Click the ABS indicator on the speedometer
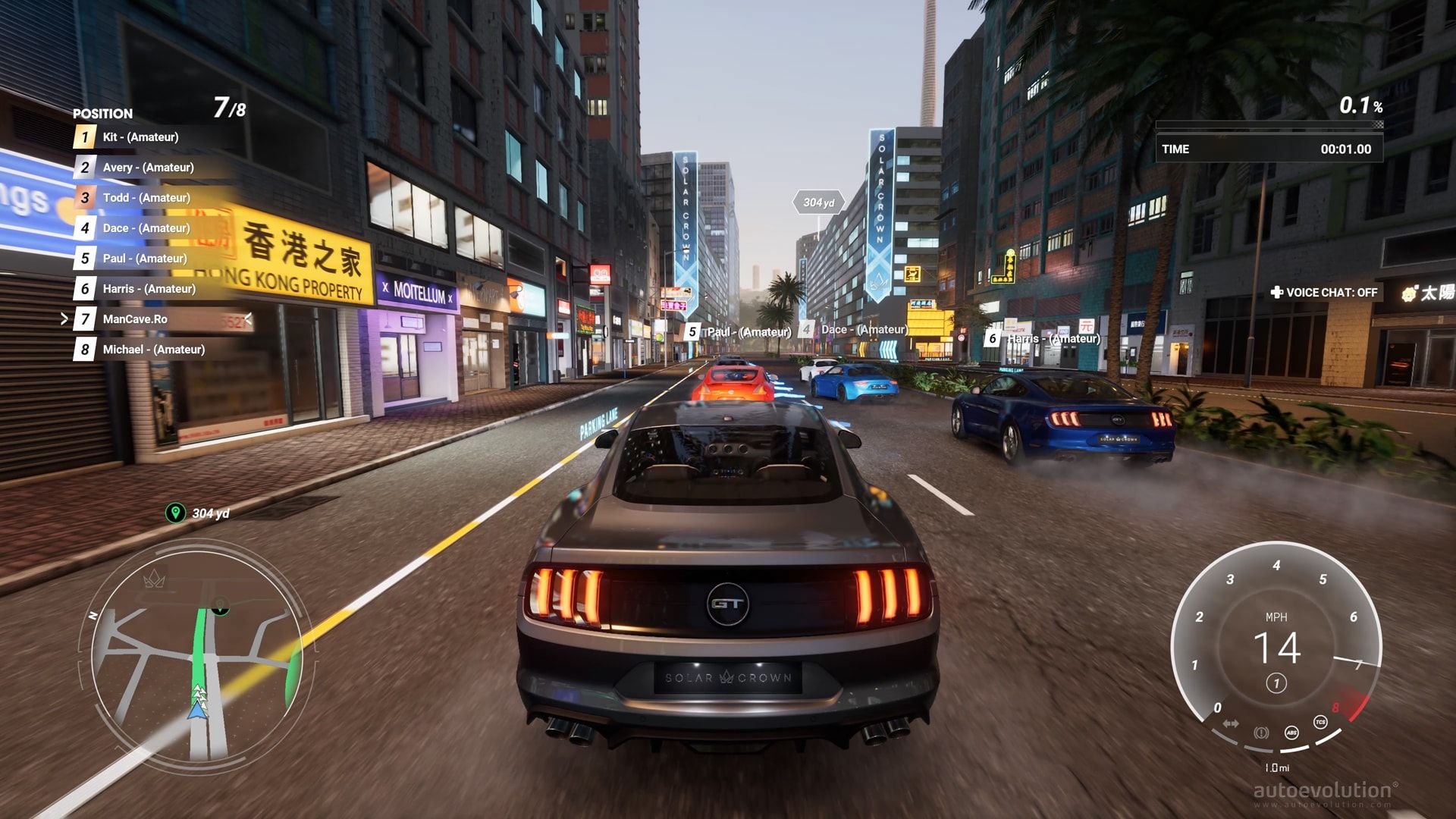Image resolution: width=1456 pixels, height=819 pixels. [x=1291, y=733]
